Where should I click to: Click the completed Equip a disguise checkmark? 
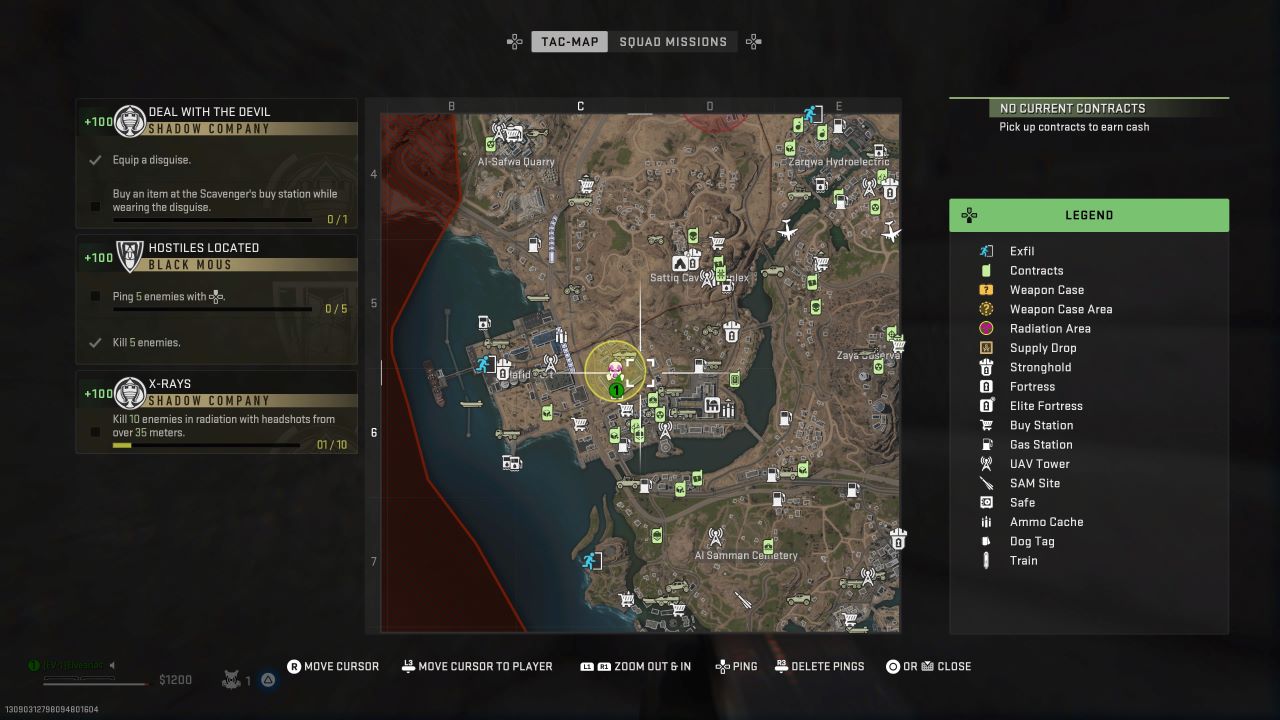pos(93,159)
